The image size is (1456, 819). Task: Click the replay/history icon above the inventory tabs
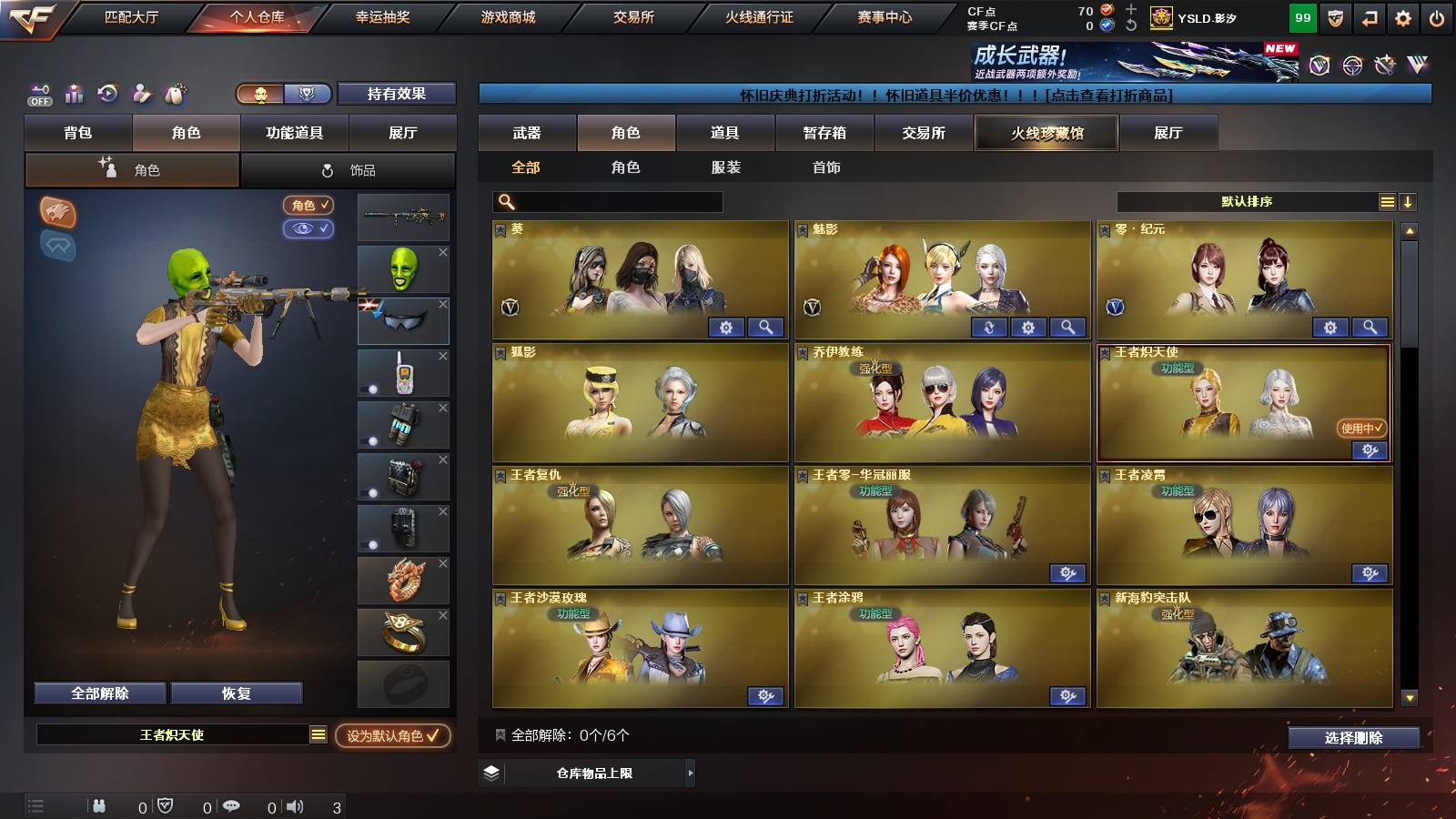click(x=106, y=94)
